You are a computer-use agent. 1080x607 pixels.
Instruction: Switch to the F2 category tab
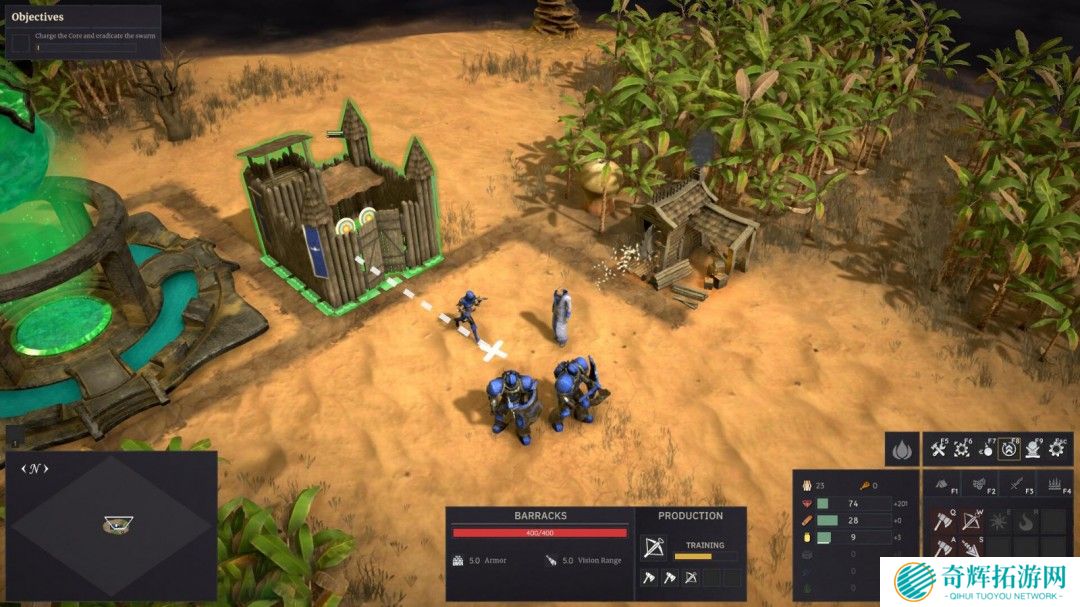981,485
